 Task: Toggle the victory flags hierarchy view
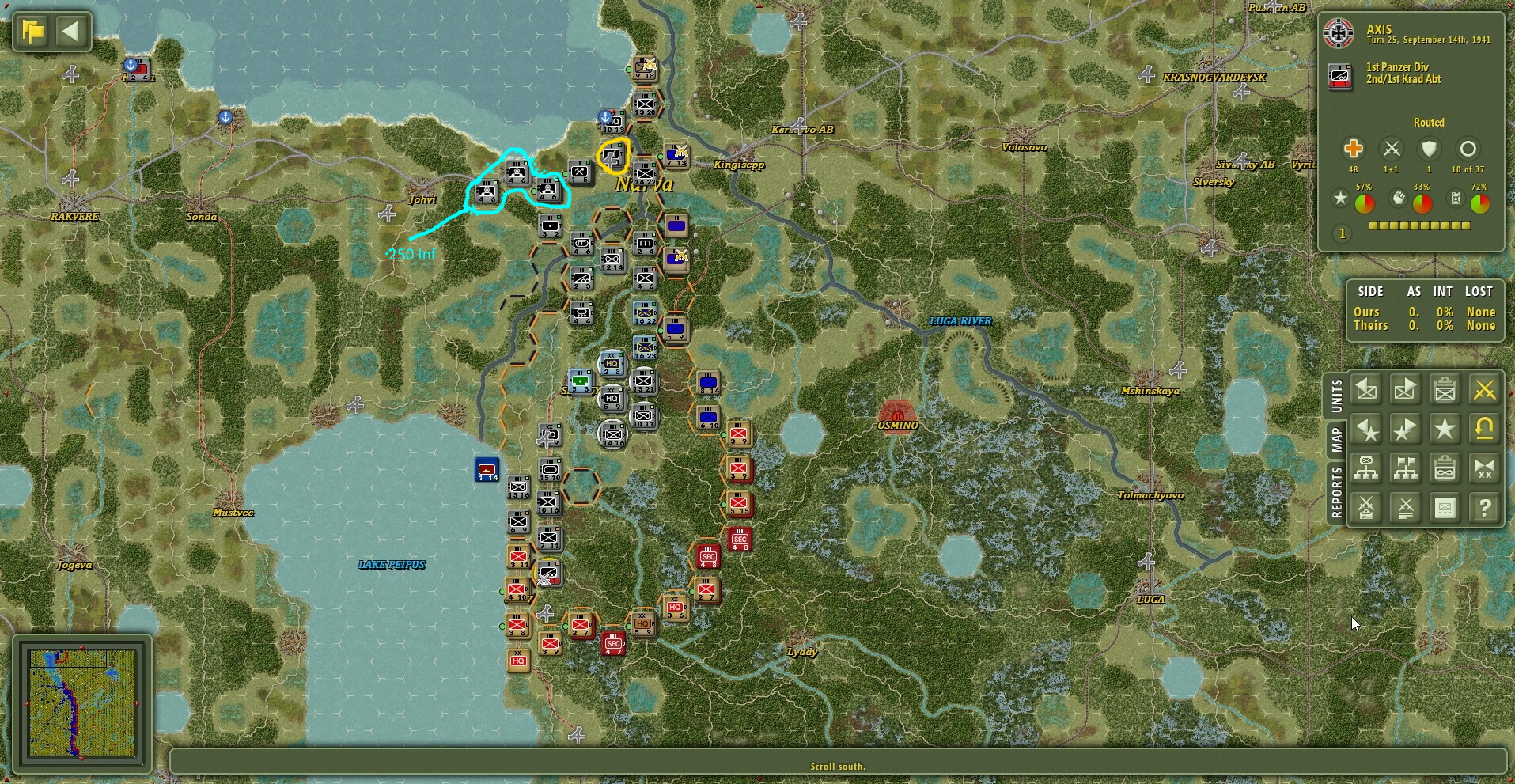point(1406,468)
